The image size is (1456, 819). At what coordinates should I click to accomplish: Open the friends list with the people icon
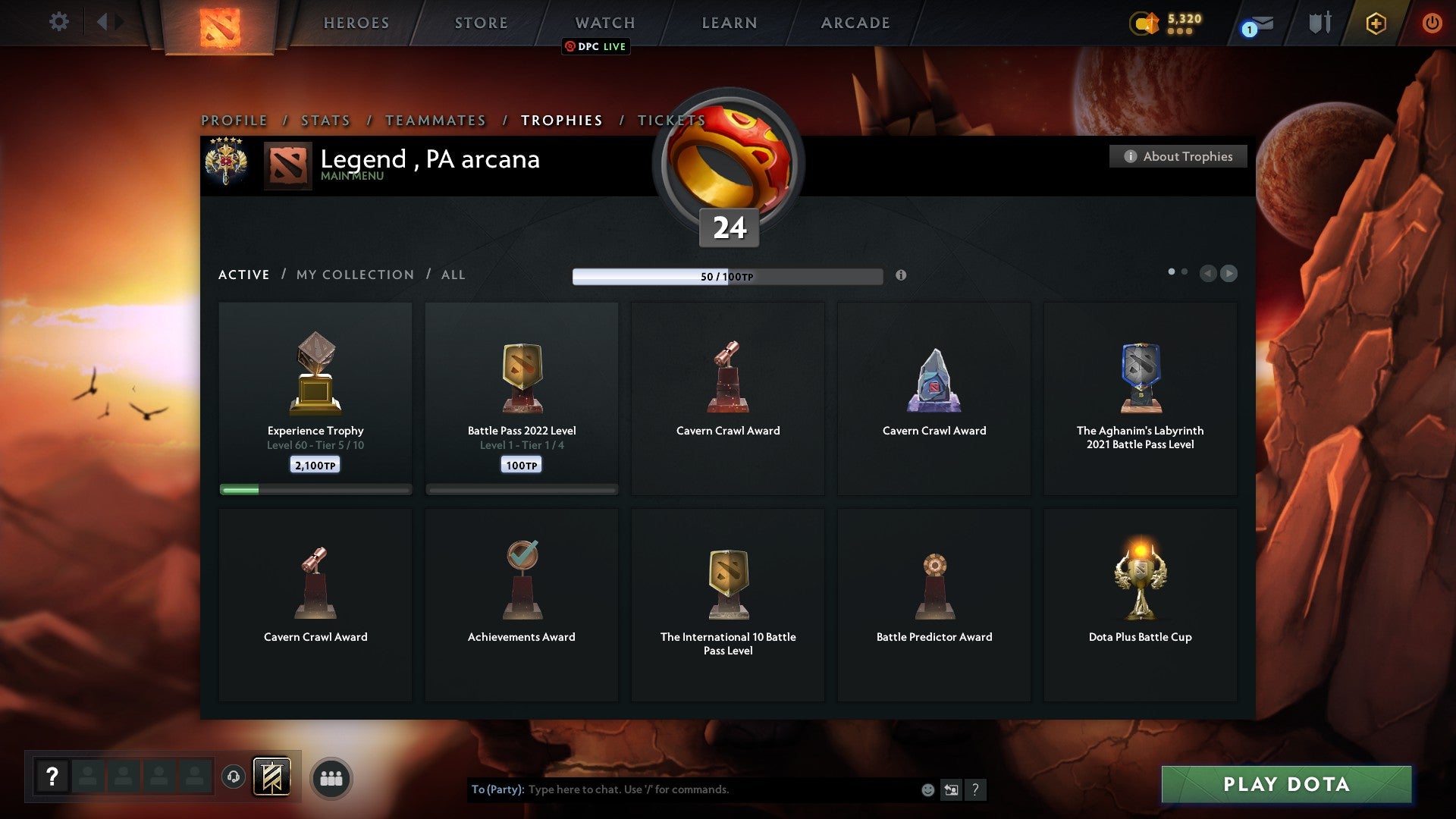click(x=331, y=778)
